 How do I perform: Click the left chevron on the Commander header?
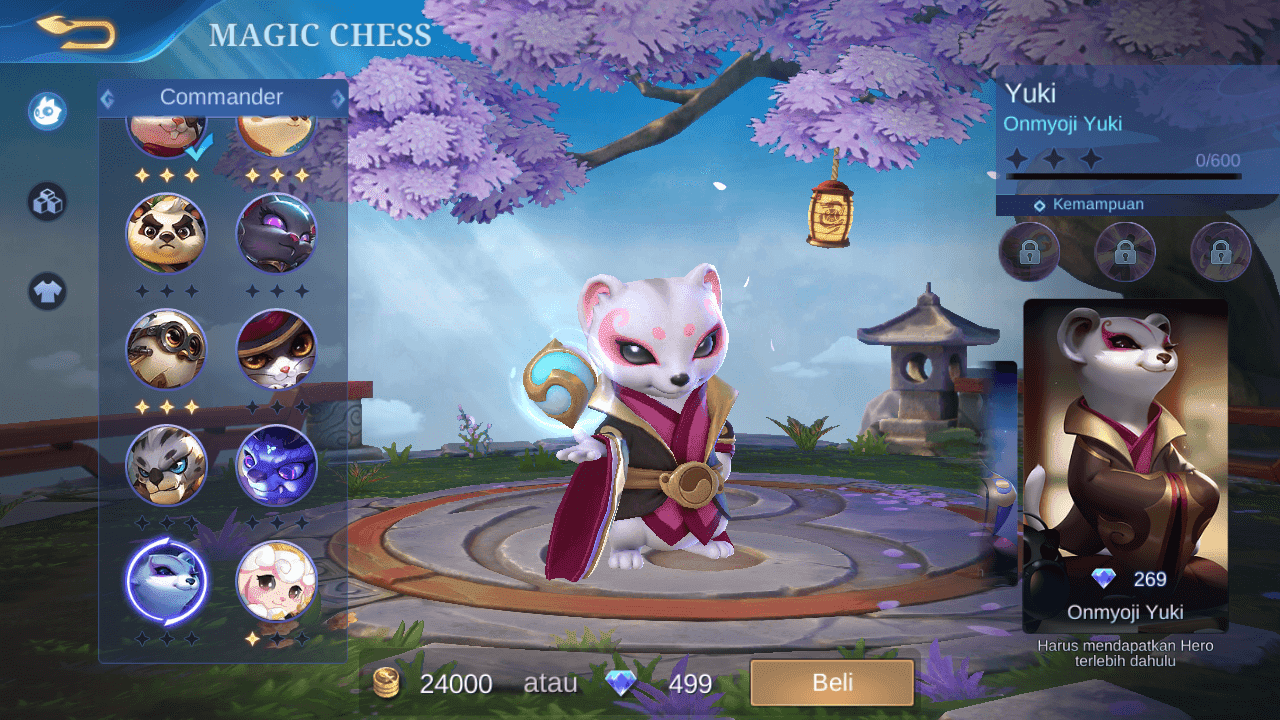[107, 97]
